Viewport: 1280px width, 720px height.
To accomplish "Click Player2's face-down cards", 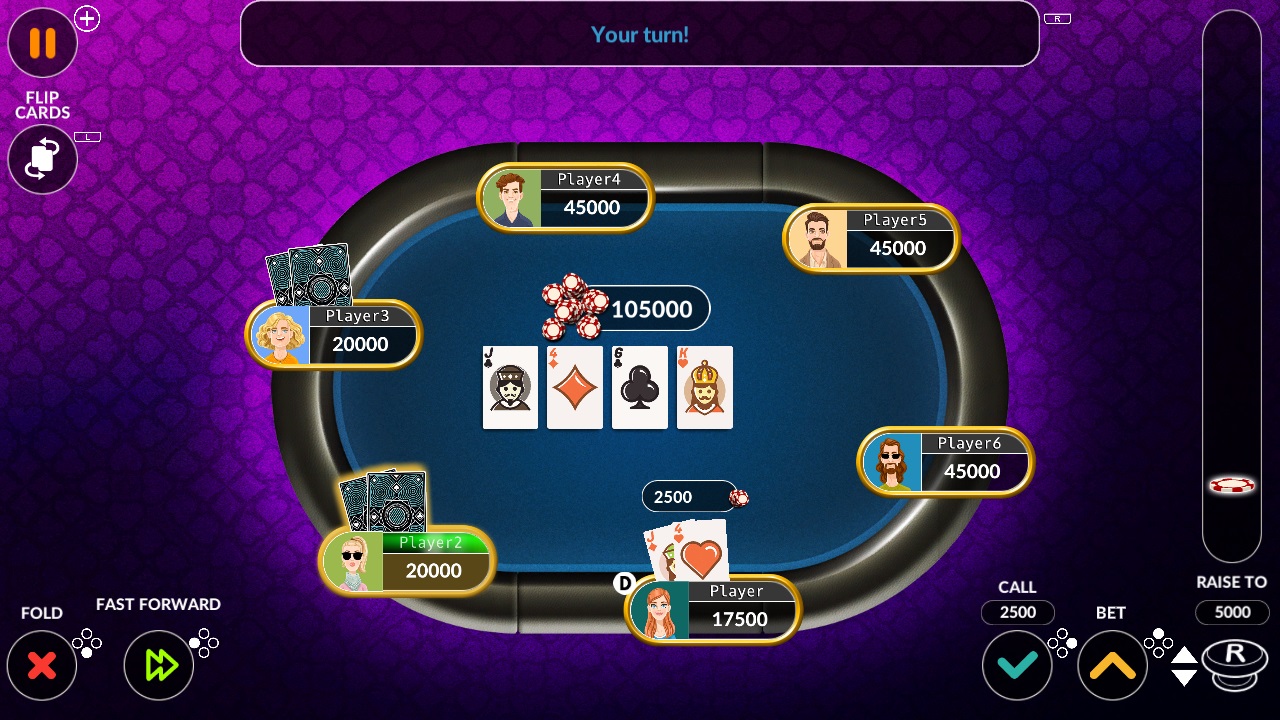I will point(385,500).
